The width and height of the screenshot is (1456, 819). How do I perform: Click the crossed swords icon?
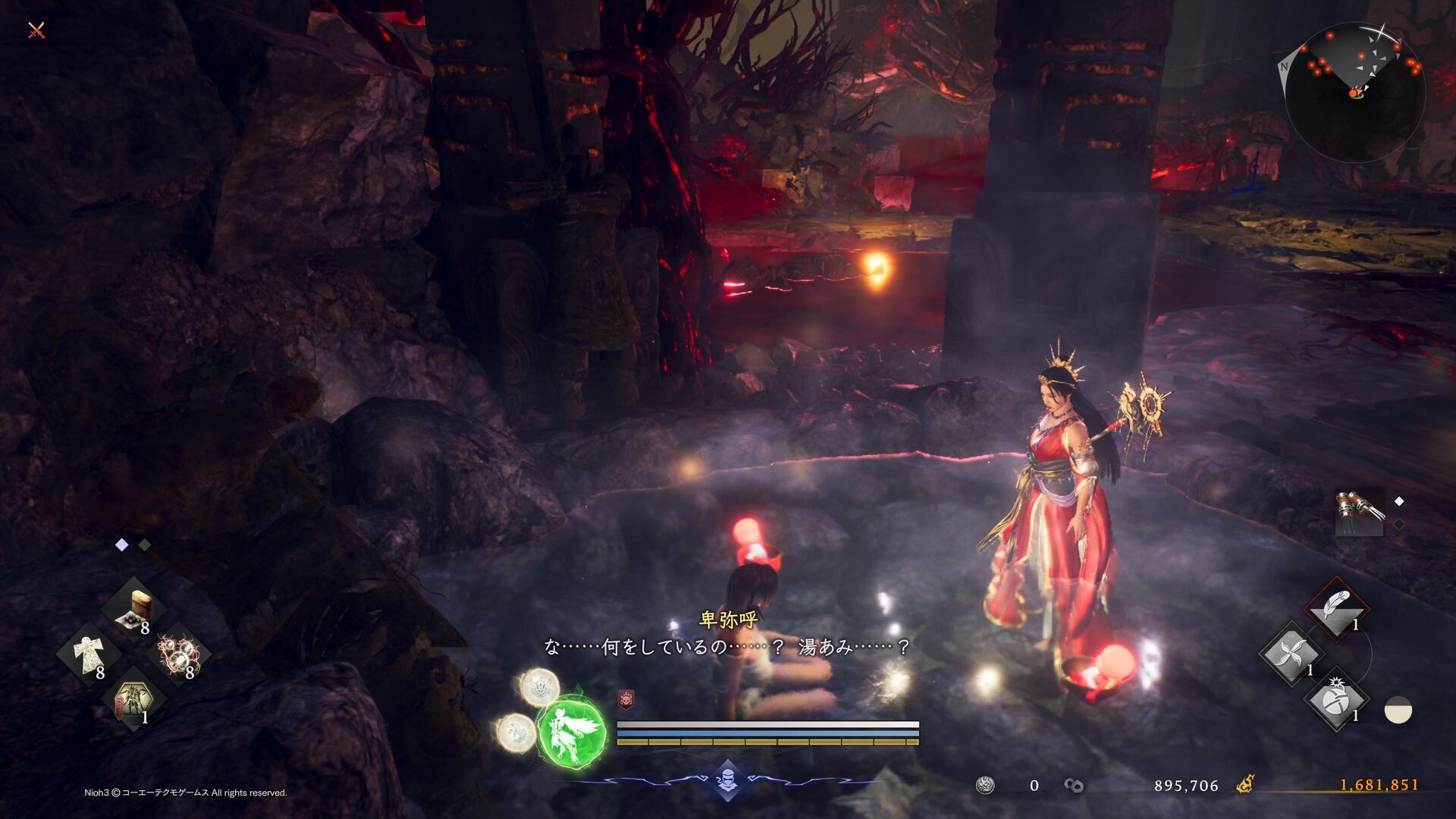pyautogui.click(x=36, y=30)
